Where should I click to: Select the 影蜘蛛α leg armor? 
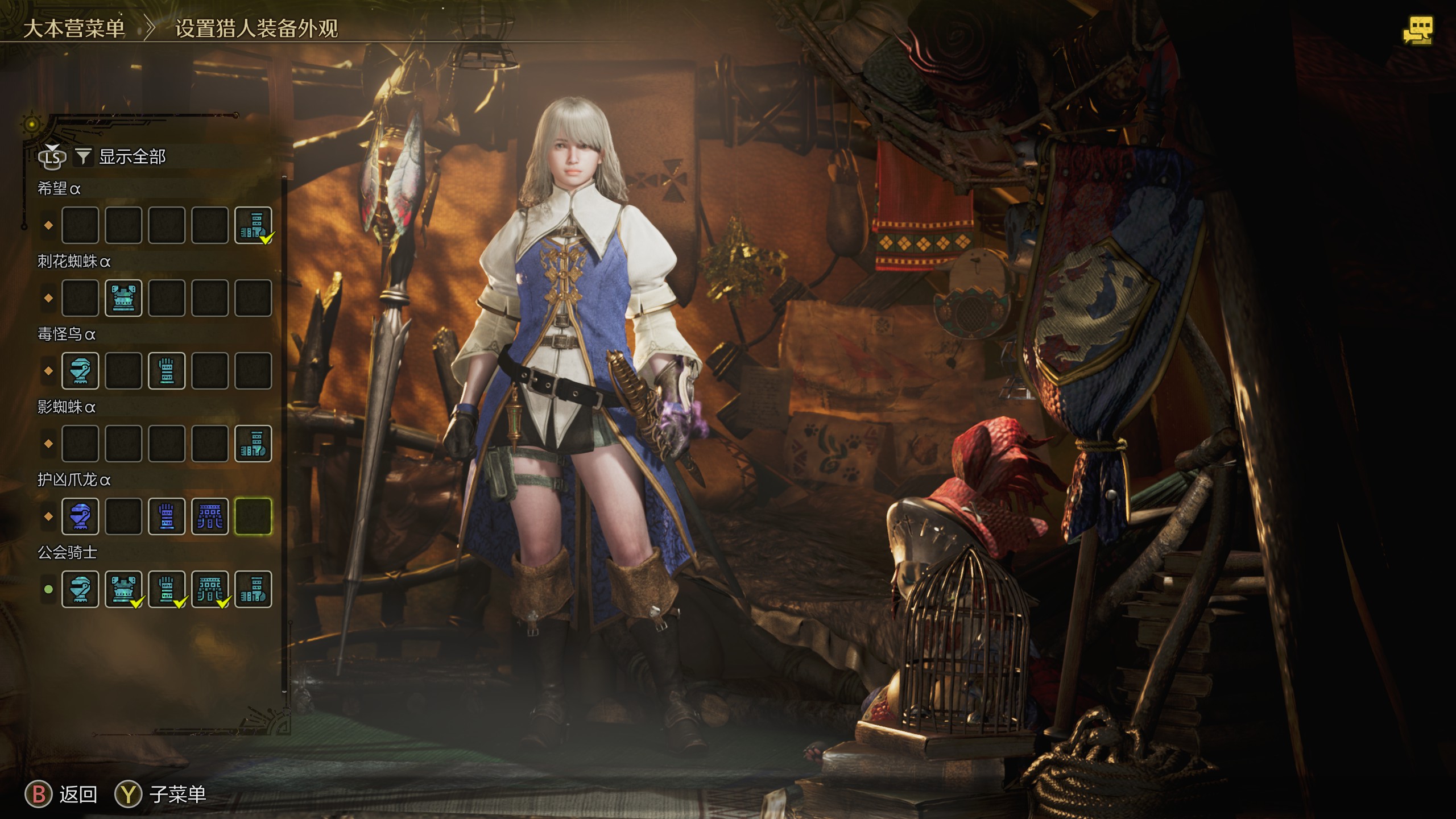[253, 444]
